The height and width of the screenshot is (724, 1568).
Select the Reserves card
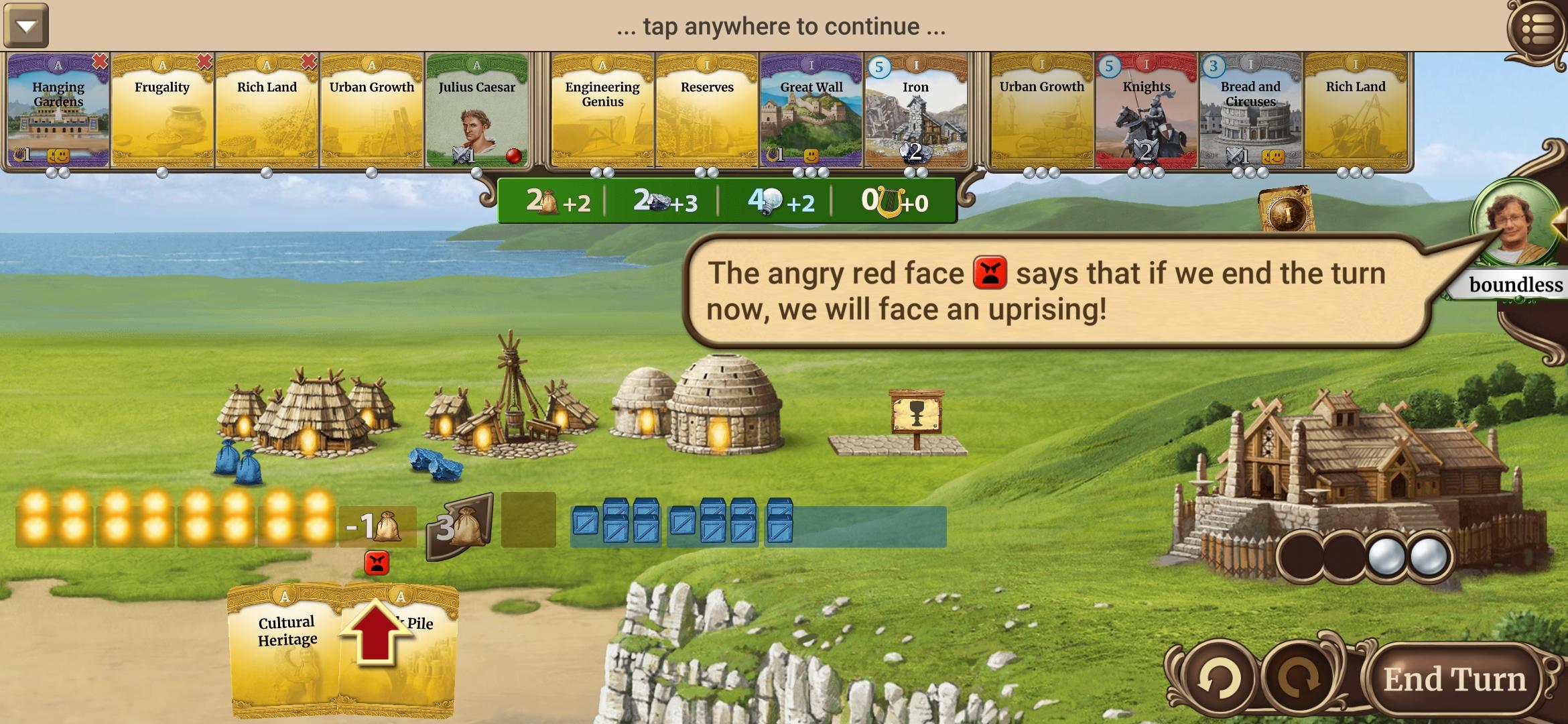[706, 114]
